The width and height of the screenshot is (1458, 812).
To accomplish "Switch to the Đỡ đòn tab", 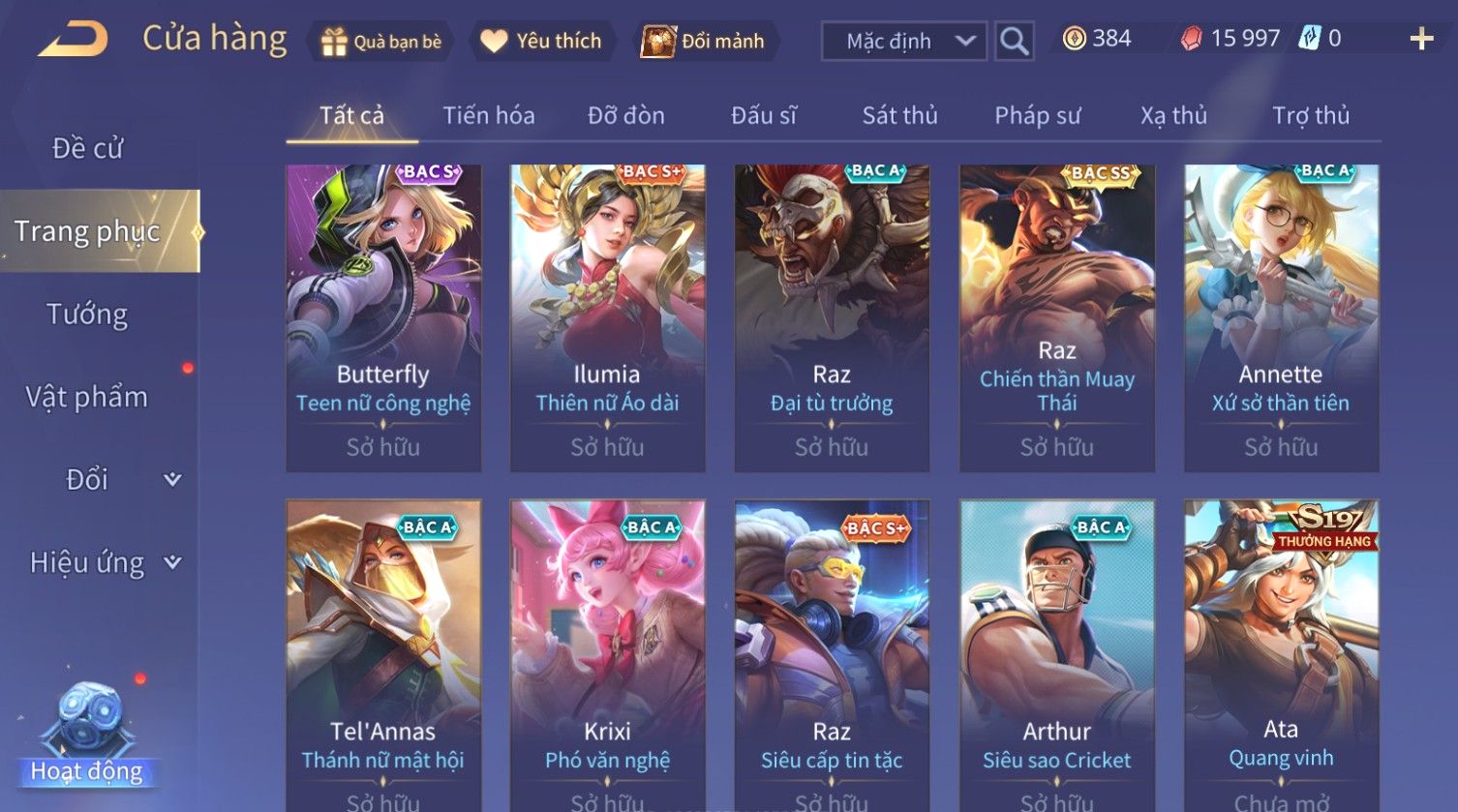I will point(625,116).
